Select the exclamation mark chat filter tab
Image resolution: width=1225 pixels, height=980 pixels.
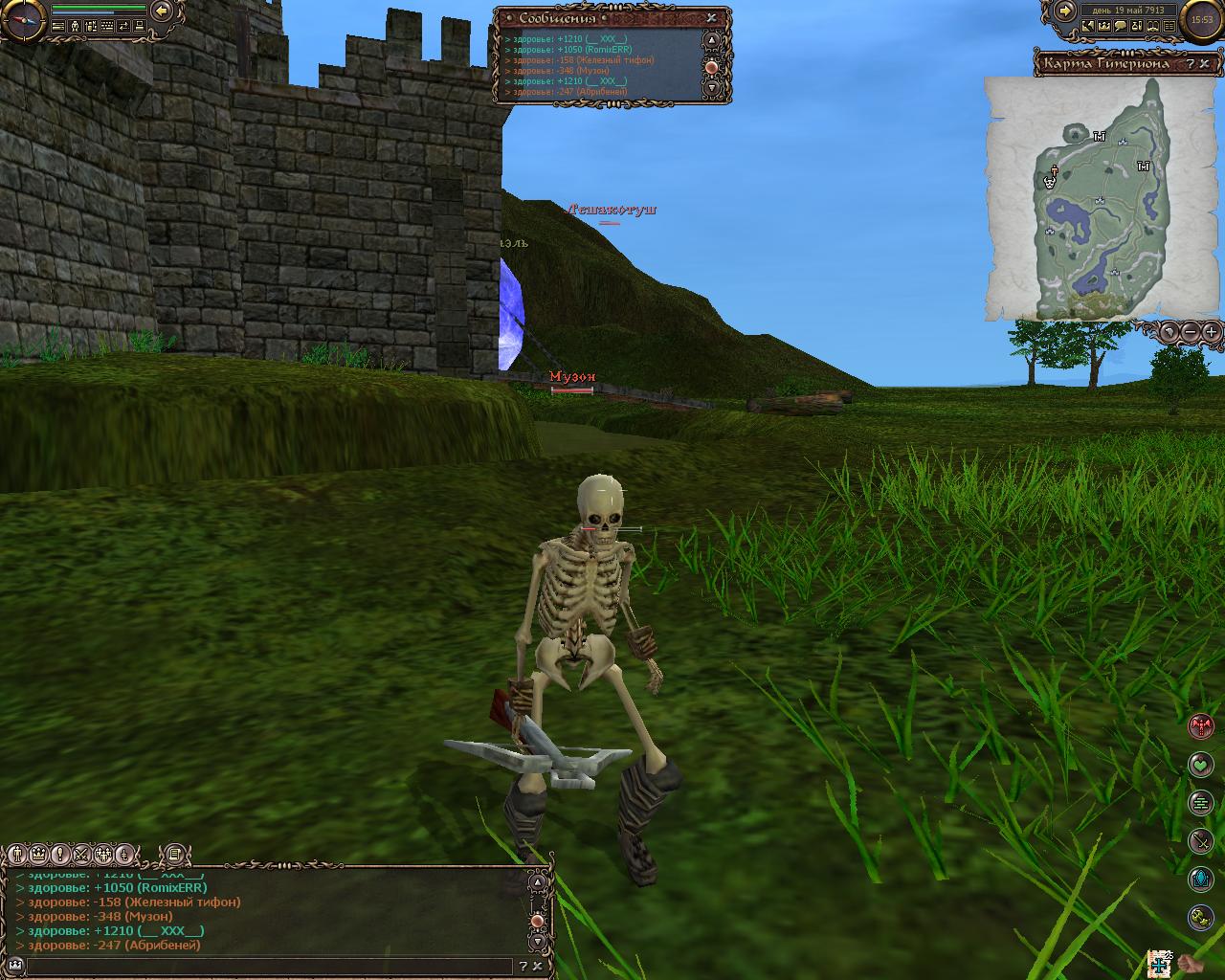point(59,854)
